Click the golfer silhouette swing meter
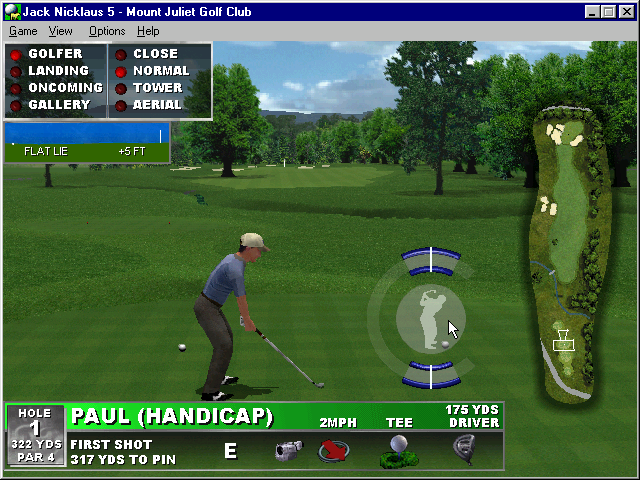Image resolution: width=640 pixels, height=480 pixels. pyautogui.click(x=431, y=318)
